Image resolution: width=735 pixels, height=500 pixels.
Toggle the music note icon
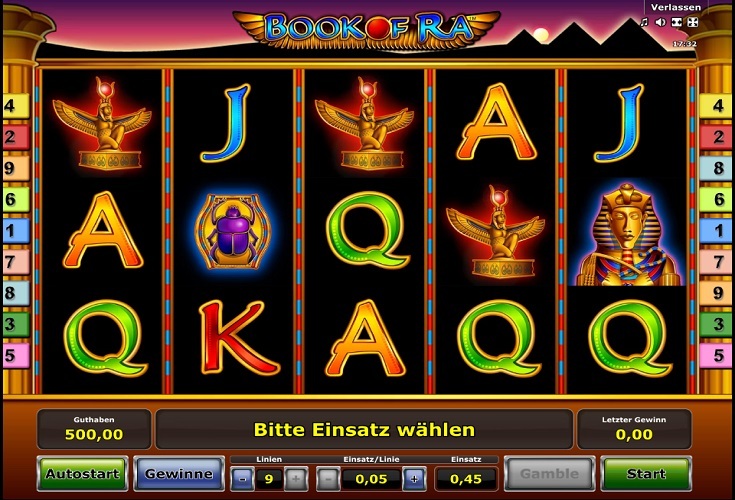pos(645,22)
